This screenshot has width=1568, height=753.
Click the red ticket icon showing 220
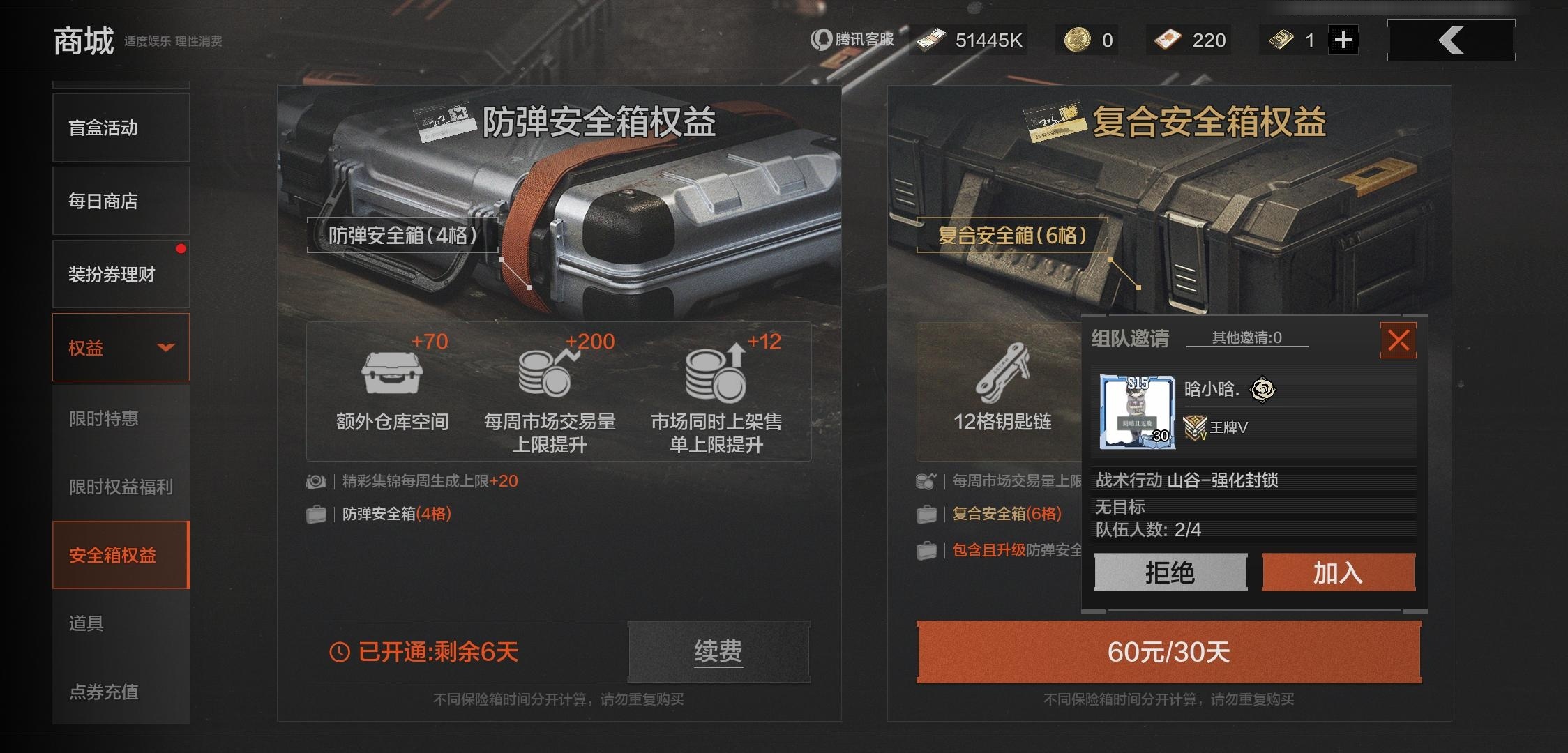coord(1166,39)
